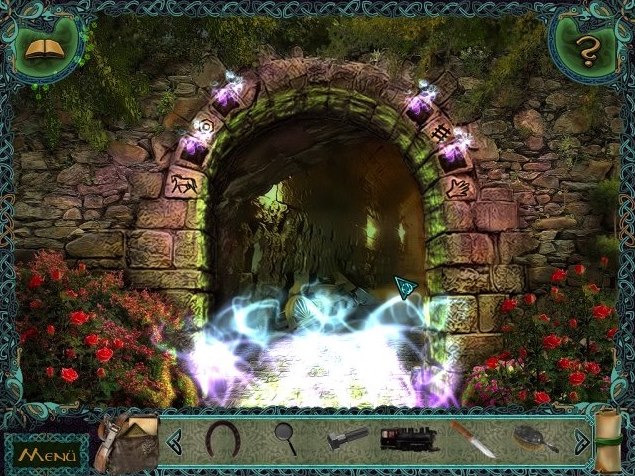This screenshot has width=635, height=476.
Task: Open the rolled parchment scroll
Action: coord(609,438)
